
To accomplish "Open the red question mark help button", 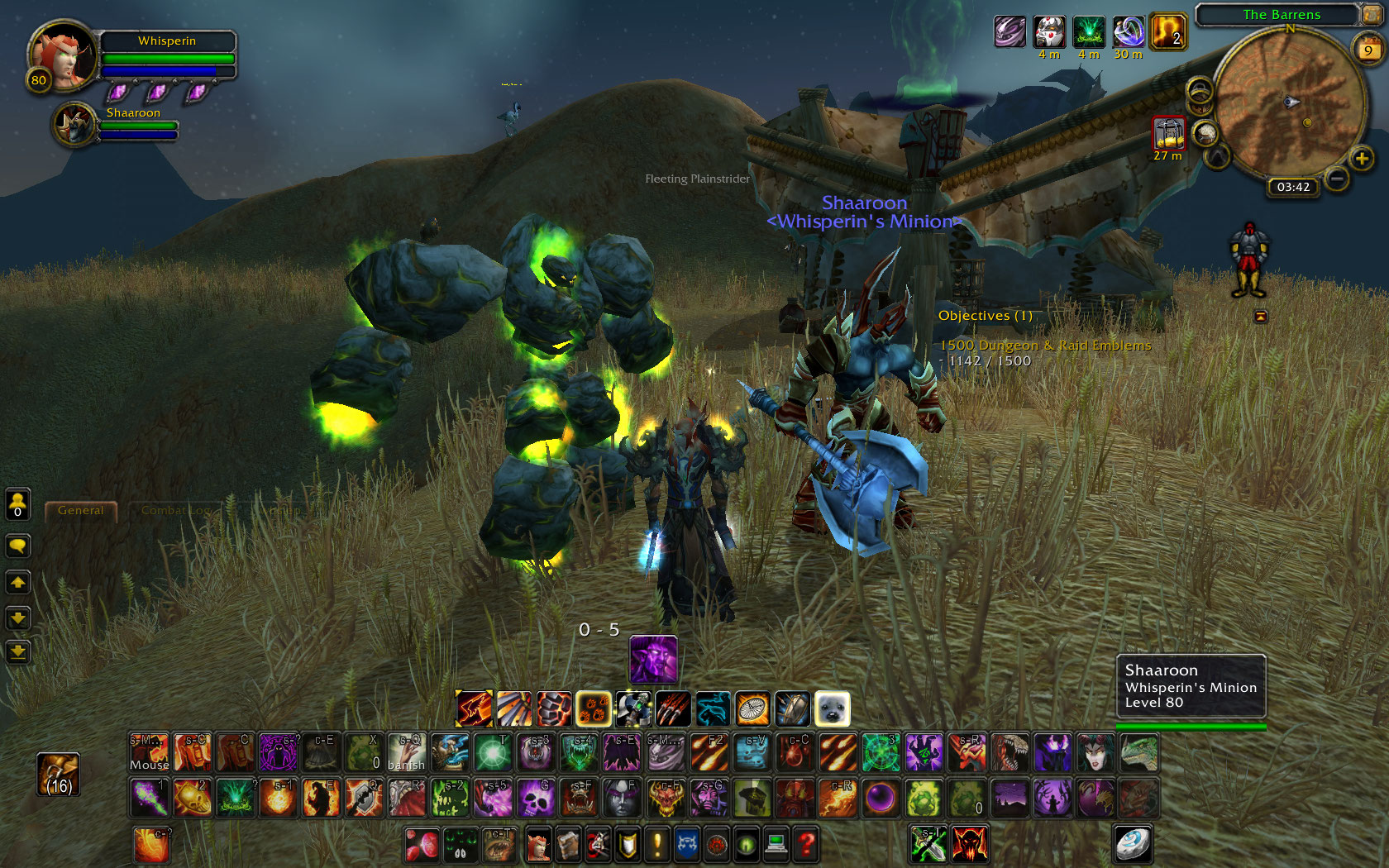I will pos(806,844).
